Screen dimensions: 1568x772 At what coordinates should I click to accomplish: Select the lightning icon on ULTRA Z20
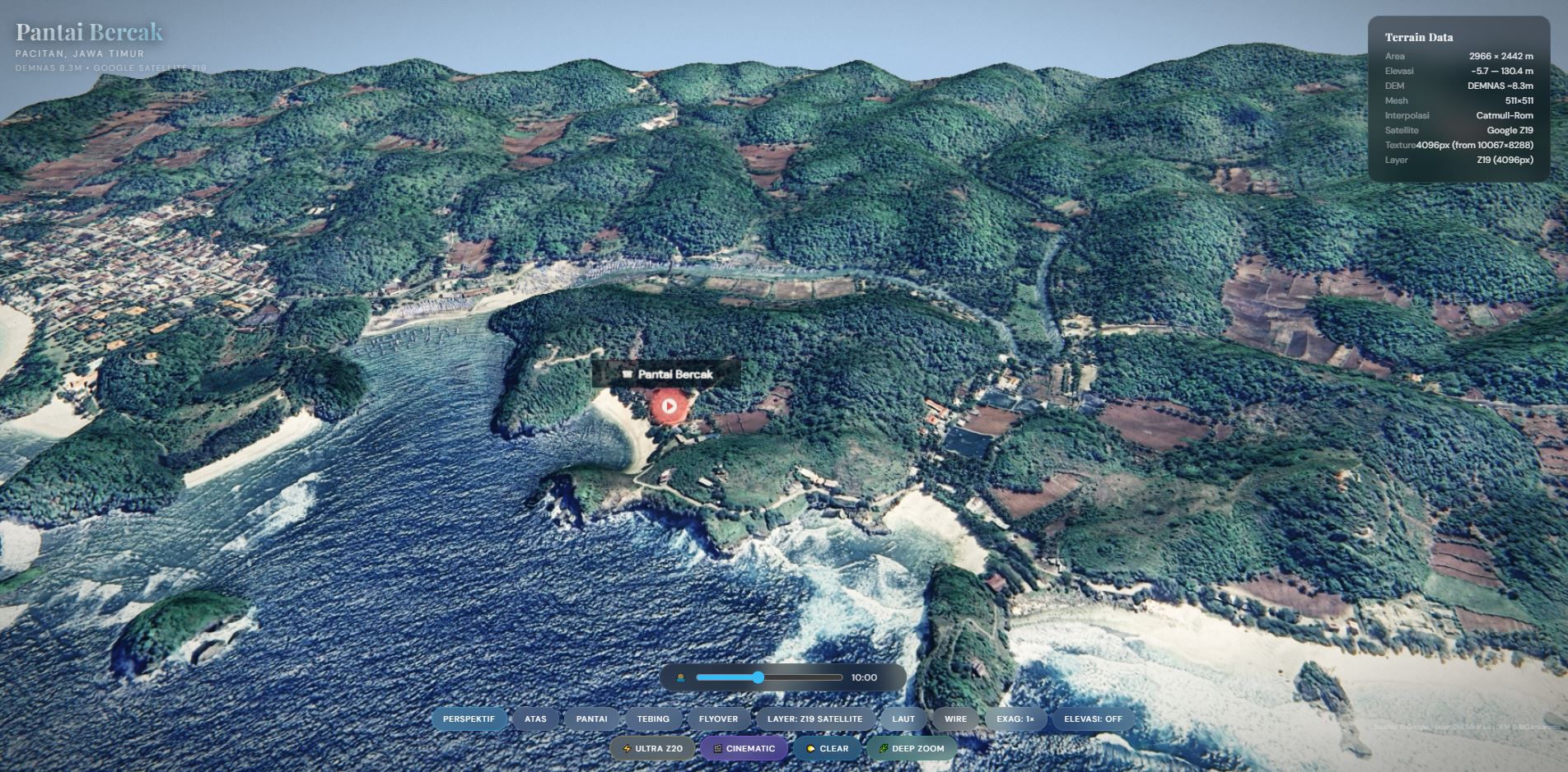coord(627,748)
